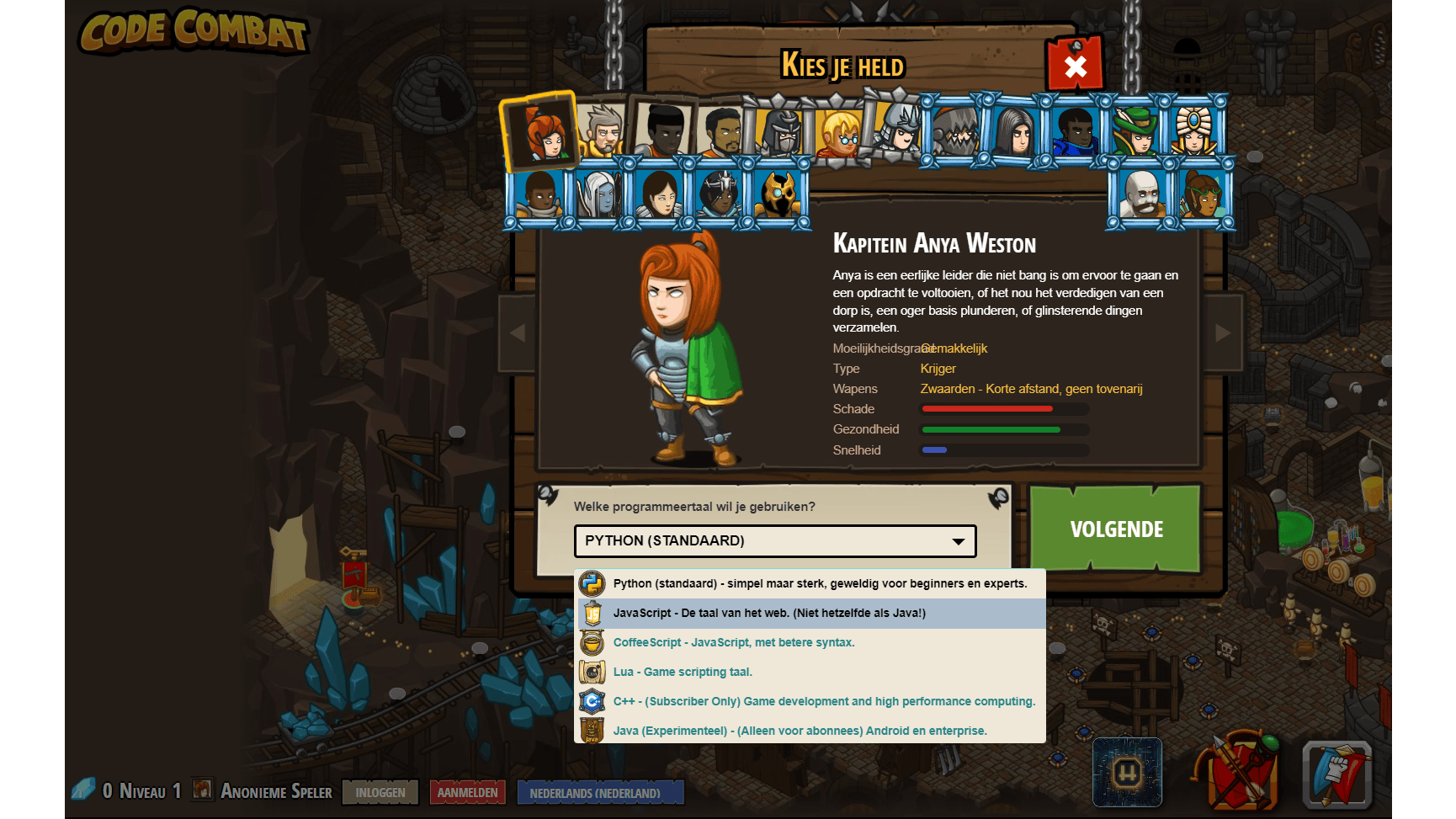
Task: Select the golden armored hero in bottom row
Action: pyautogui.click(x=778, y=195)
